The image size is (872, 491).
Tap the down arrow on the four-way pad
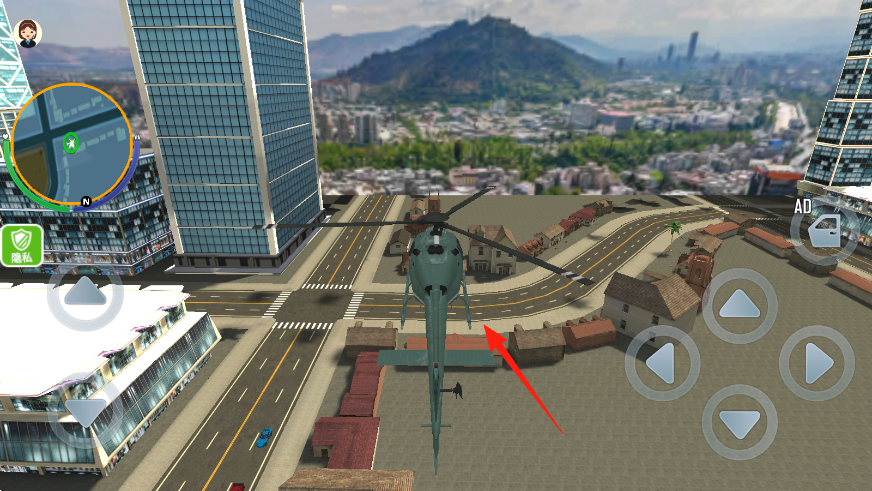point(740,422)
